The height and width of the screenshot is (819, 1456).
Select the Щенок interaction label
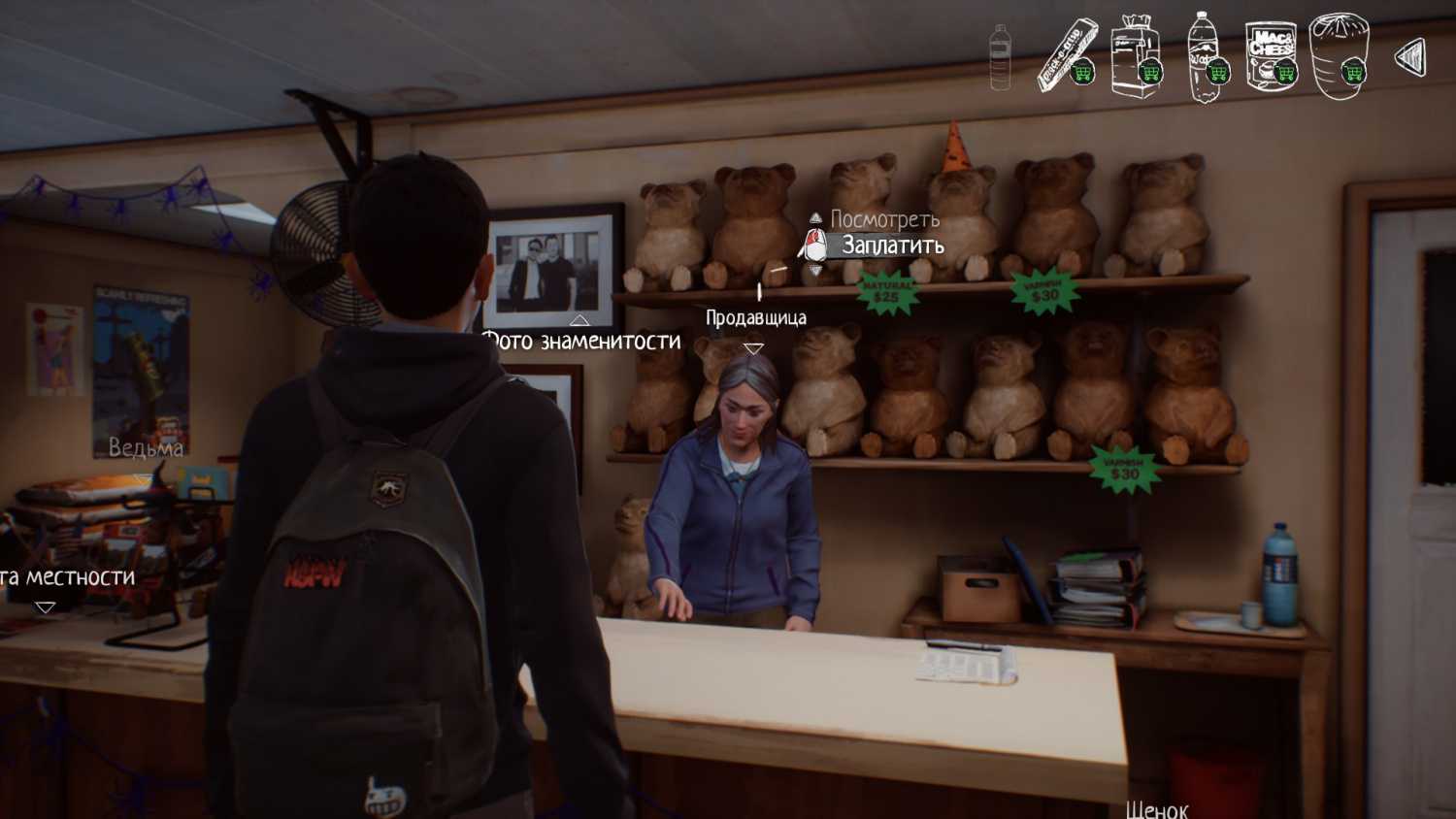[x=1157, y=808]
